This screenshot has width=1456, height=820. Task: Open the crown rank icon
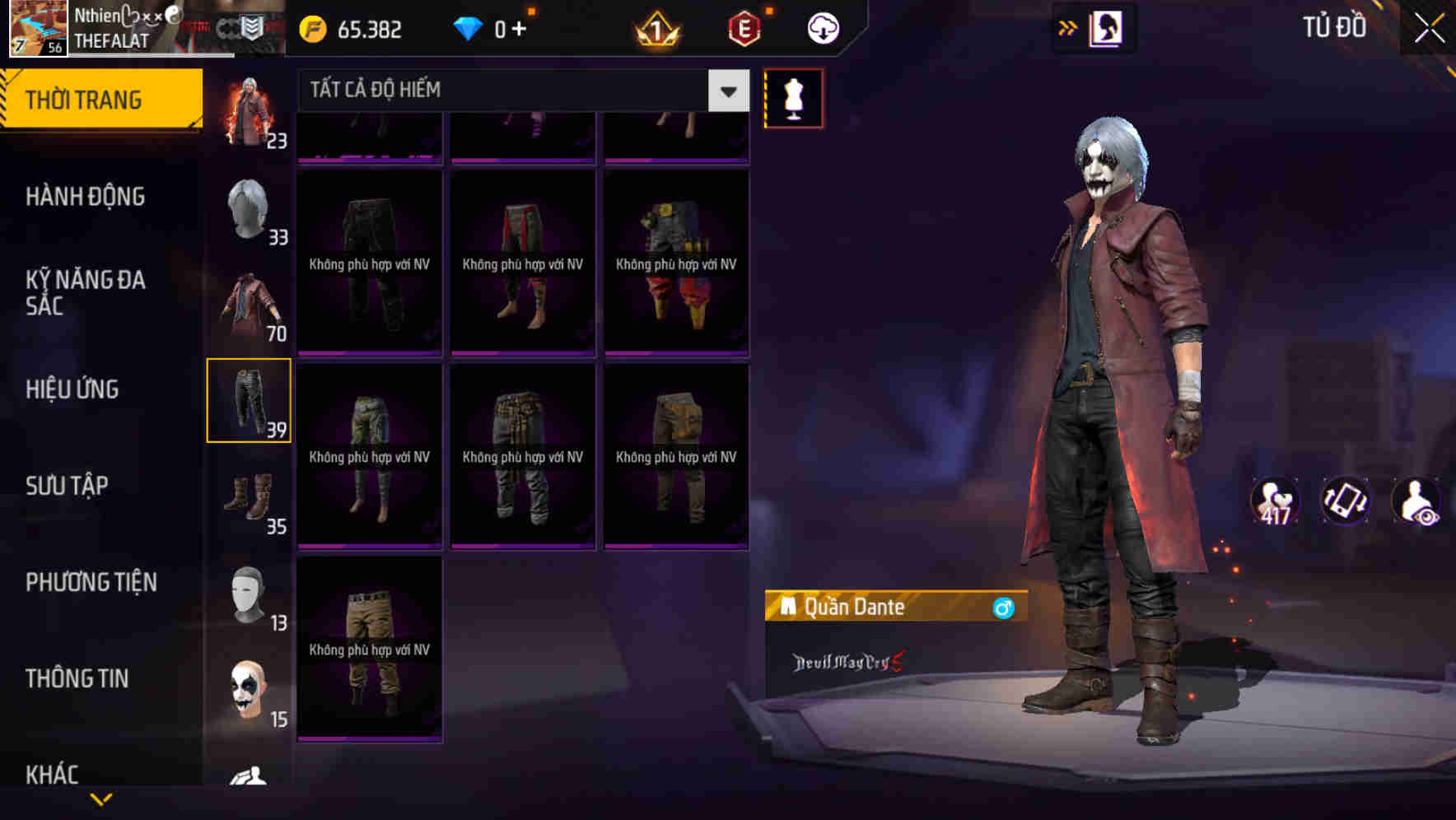[x=653, y=31]
